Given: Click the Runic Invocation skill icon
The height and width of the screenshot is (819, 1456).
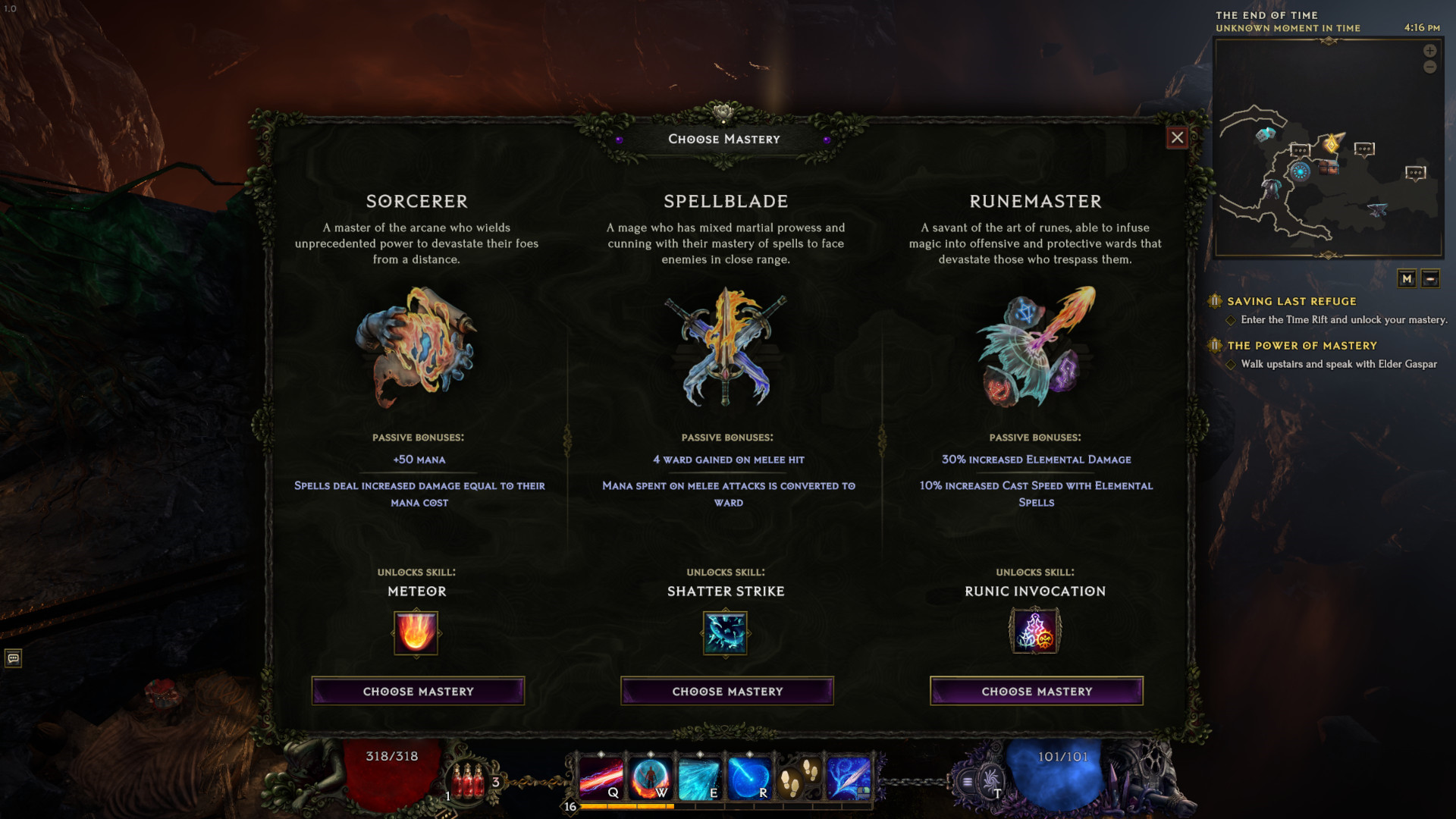Looking at the screenshot, I should point(1036,633).
